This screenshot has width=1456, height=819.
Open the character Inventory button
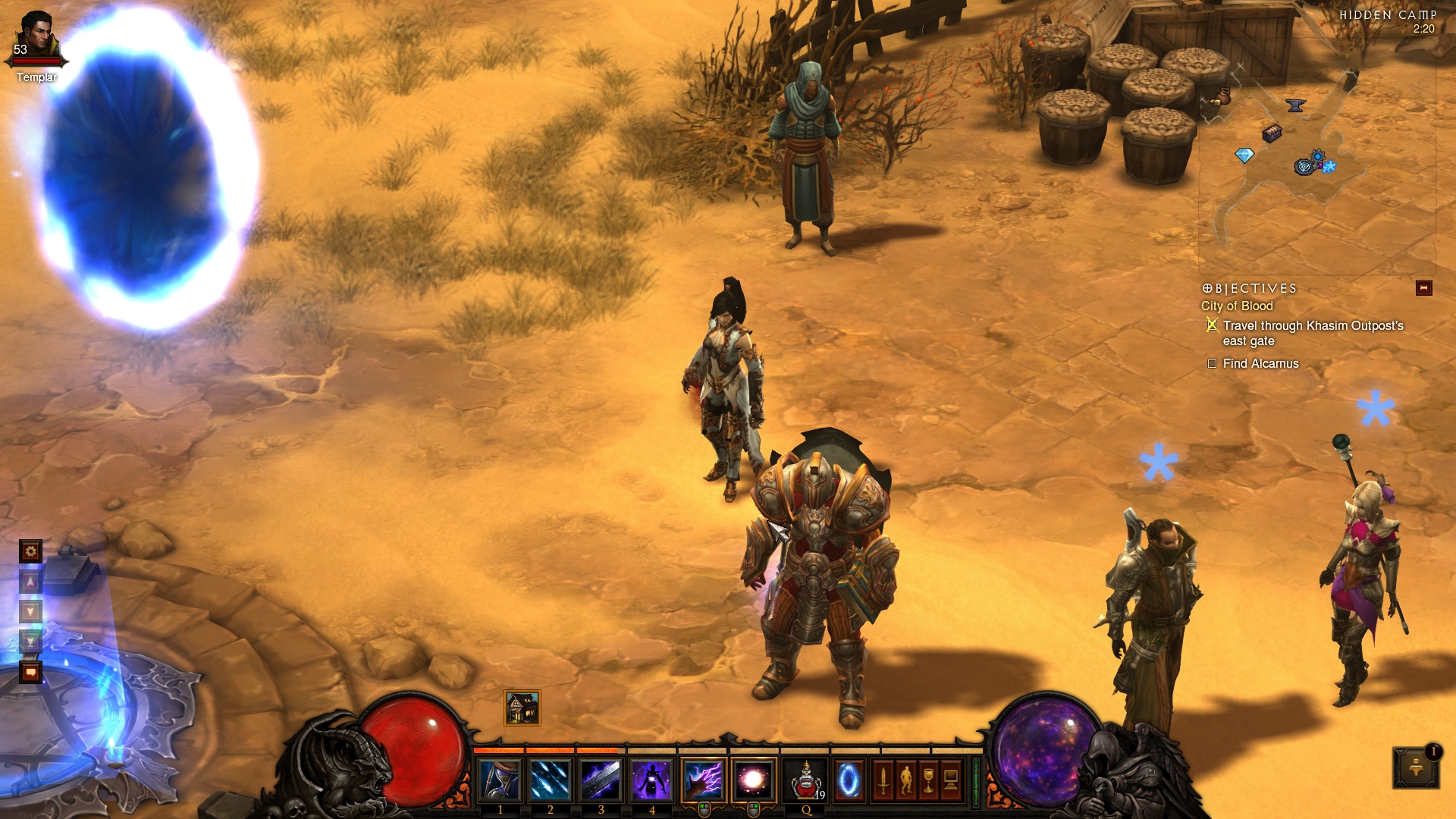[905, 780]
